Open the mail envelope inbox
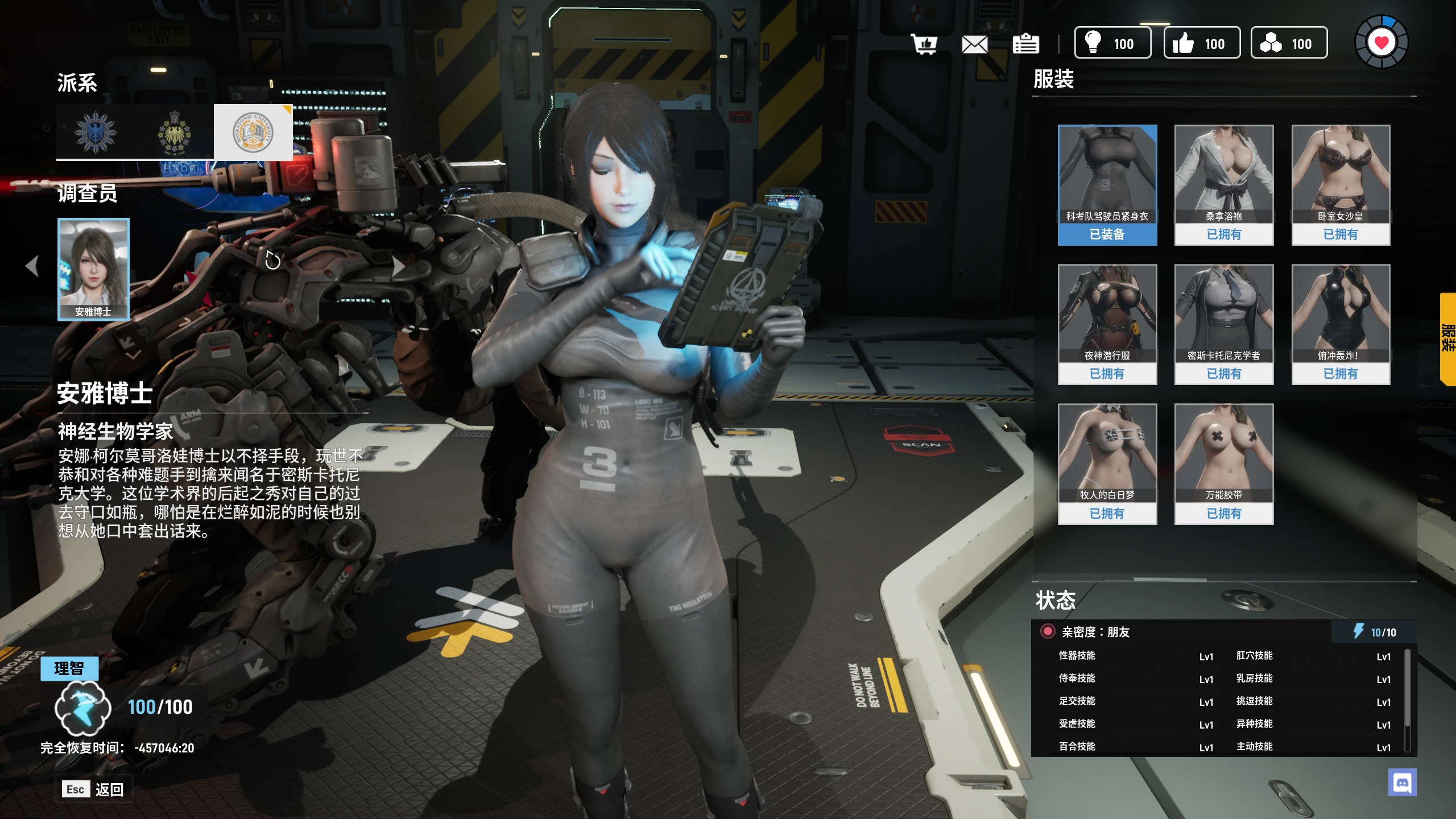The height and width of the screenshot is (819, 1456). click(x=974, y=44)
